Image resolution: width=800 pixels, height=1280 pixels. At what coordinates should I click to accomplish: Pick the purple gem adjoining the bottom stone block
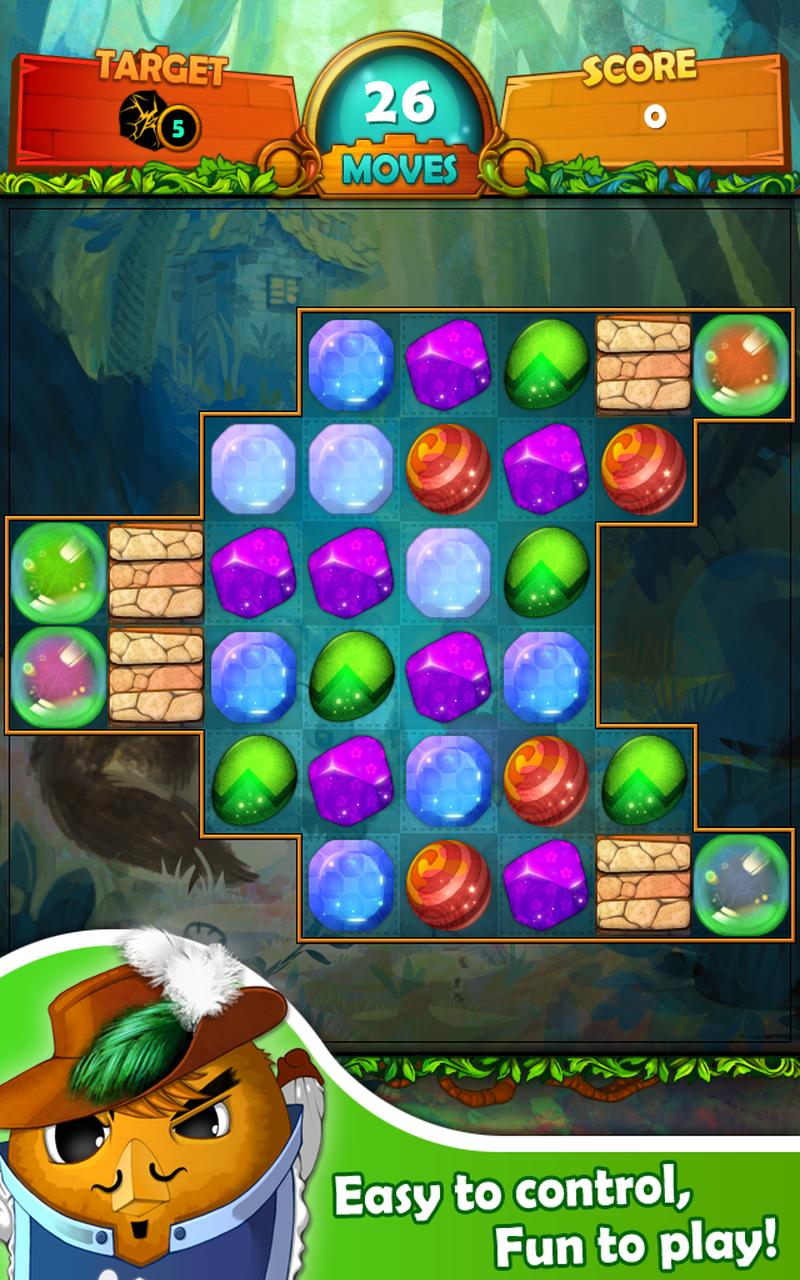(x=546, y=885)
